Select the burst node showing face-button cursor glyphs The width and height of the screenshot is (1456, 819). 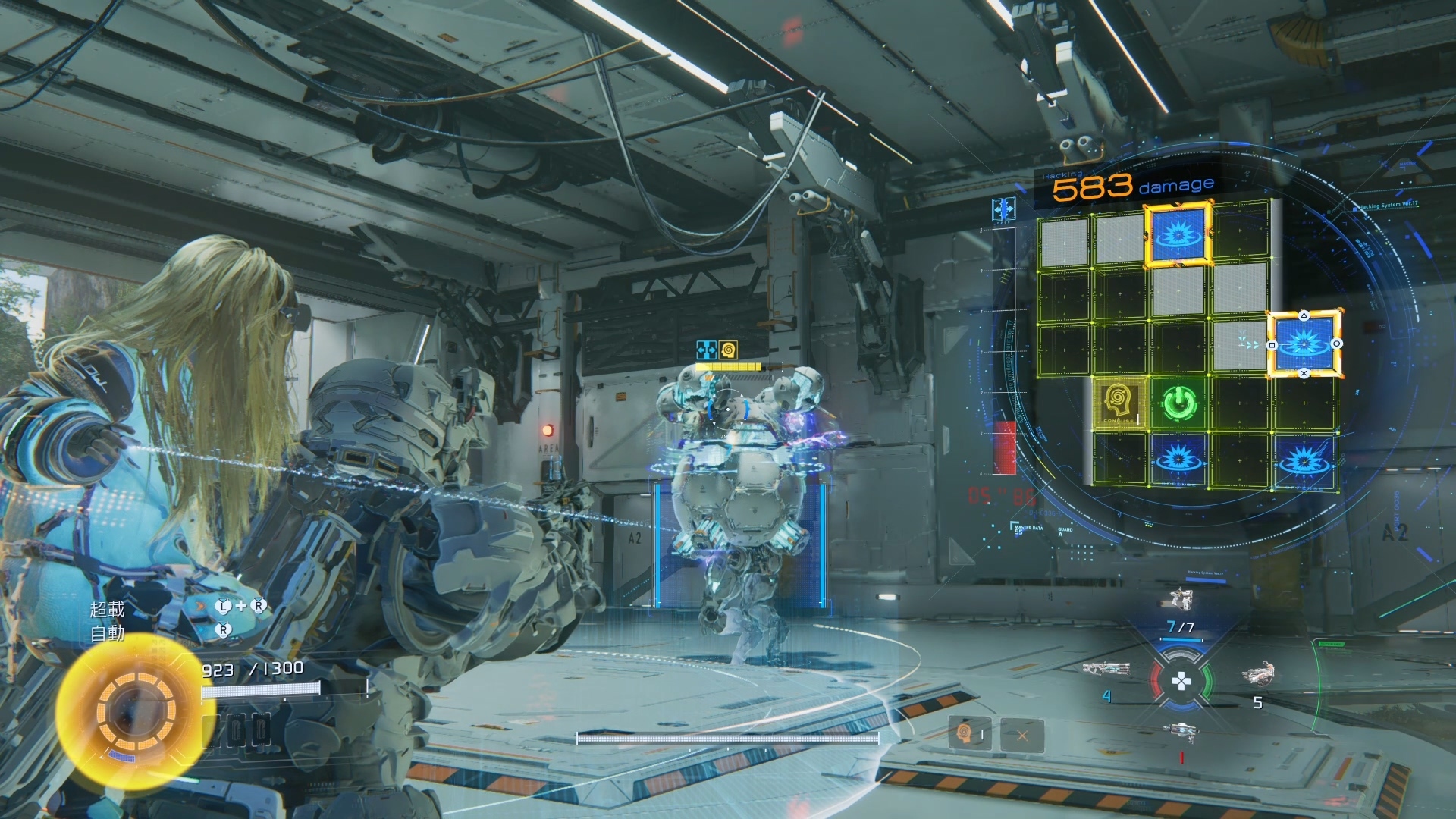(x=1304, y=344)
